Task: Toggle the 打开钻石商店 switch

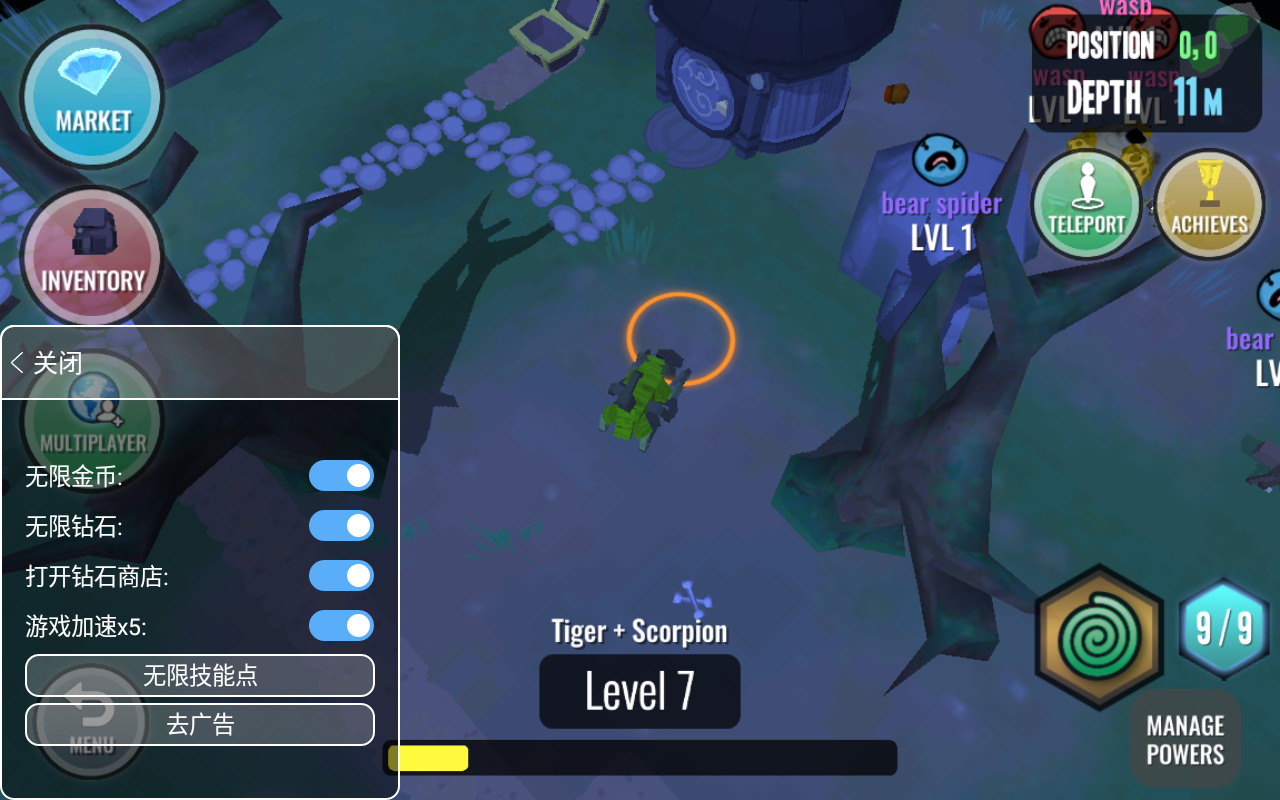Action: [341, 576]
